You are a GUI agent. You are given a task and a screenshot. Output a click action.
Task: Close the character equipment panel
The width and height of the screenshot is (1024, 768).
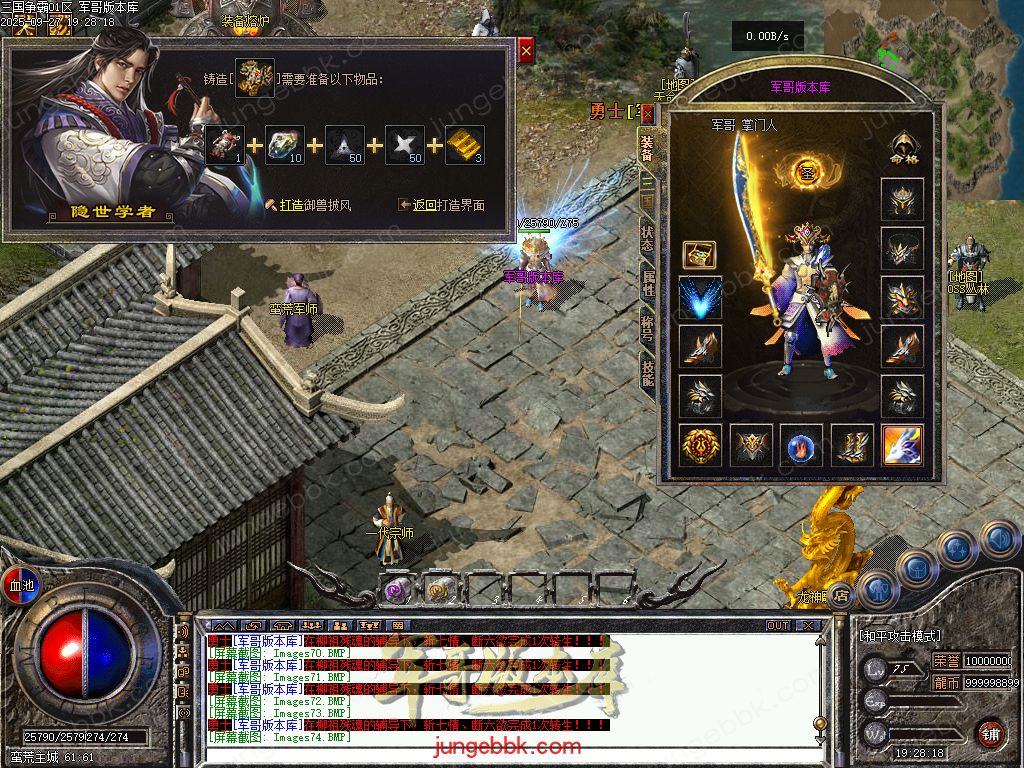647,112
